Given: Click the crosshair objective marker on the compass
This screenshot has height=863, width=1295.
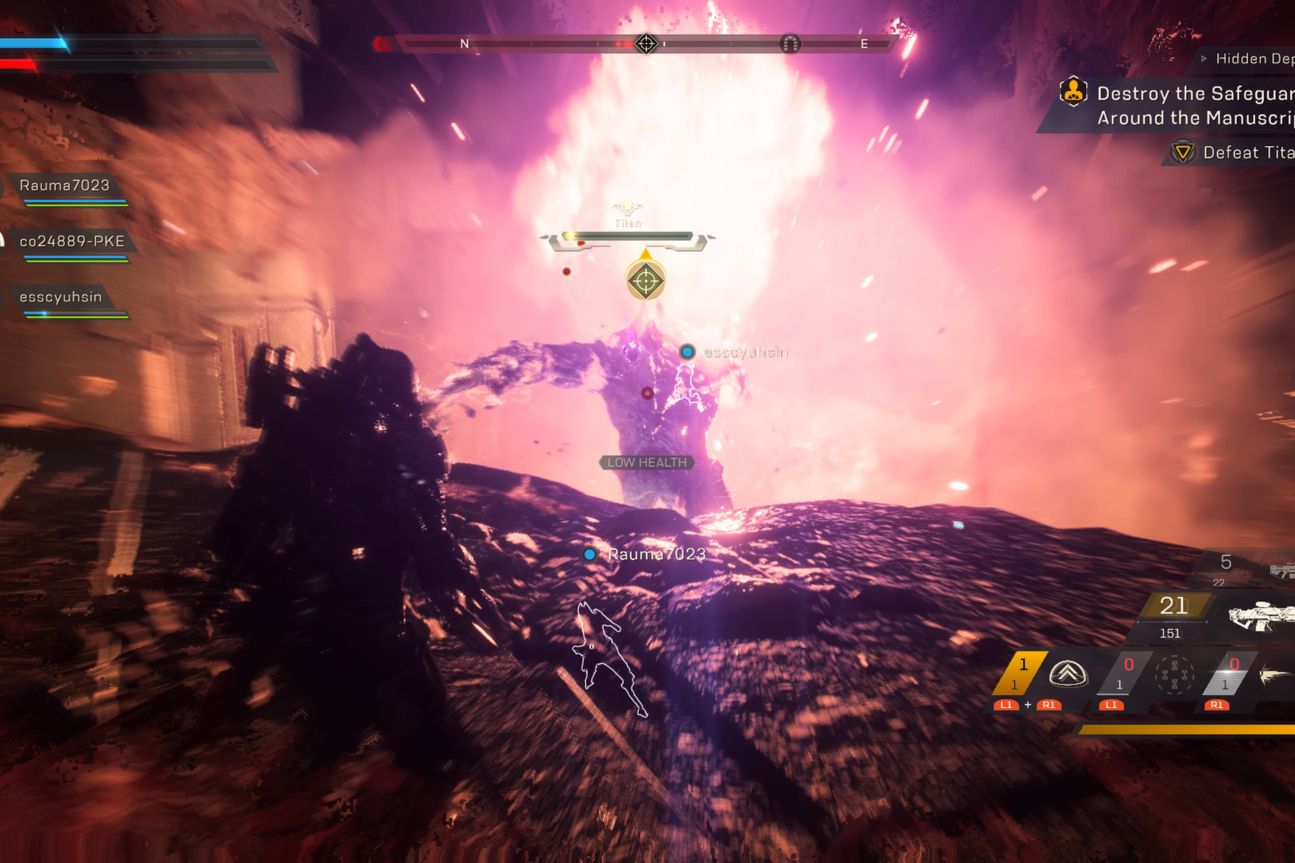Looking at the screenshot, I should [646, 44].
